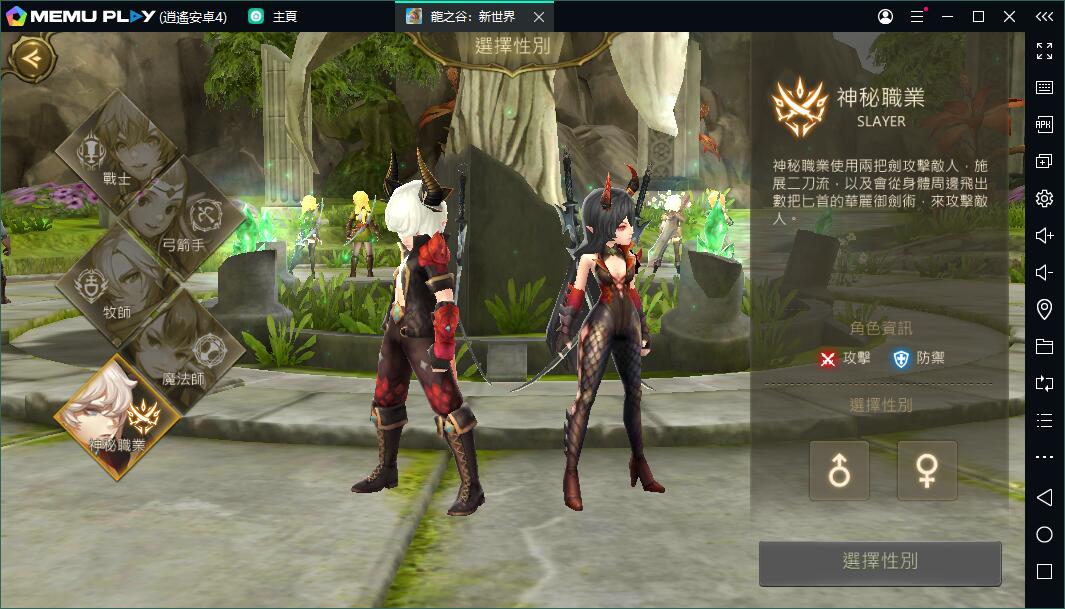Select the male gender symbol button

839,470
